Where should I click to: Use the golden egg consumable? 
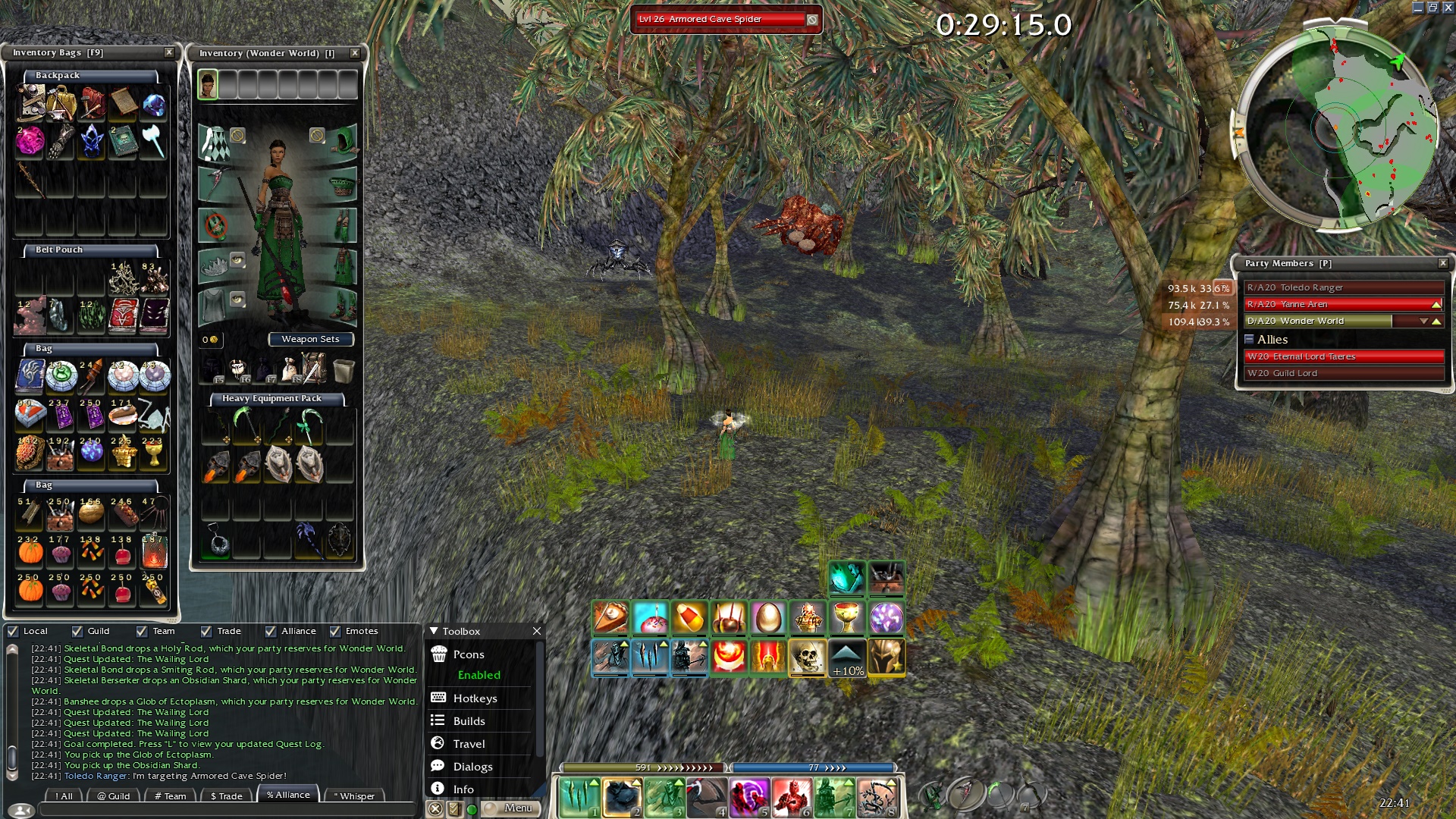767,618
